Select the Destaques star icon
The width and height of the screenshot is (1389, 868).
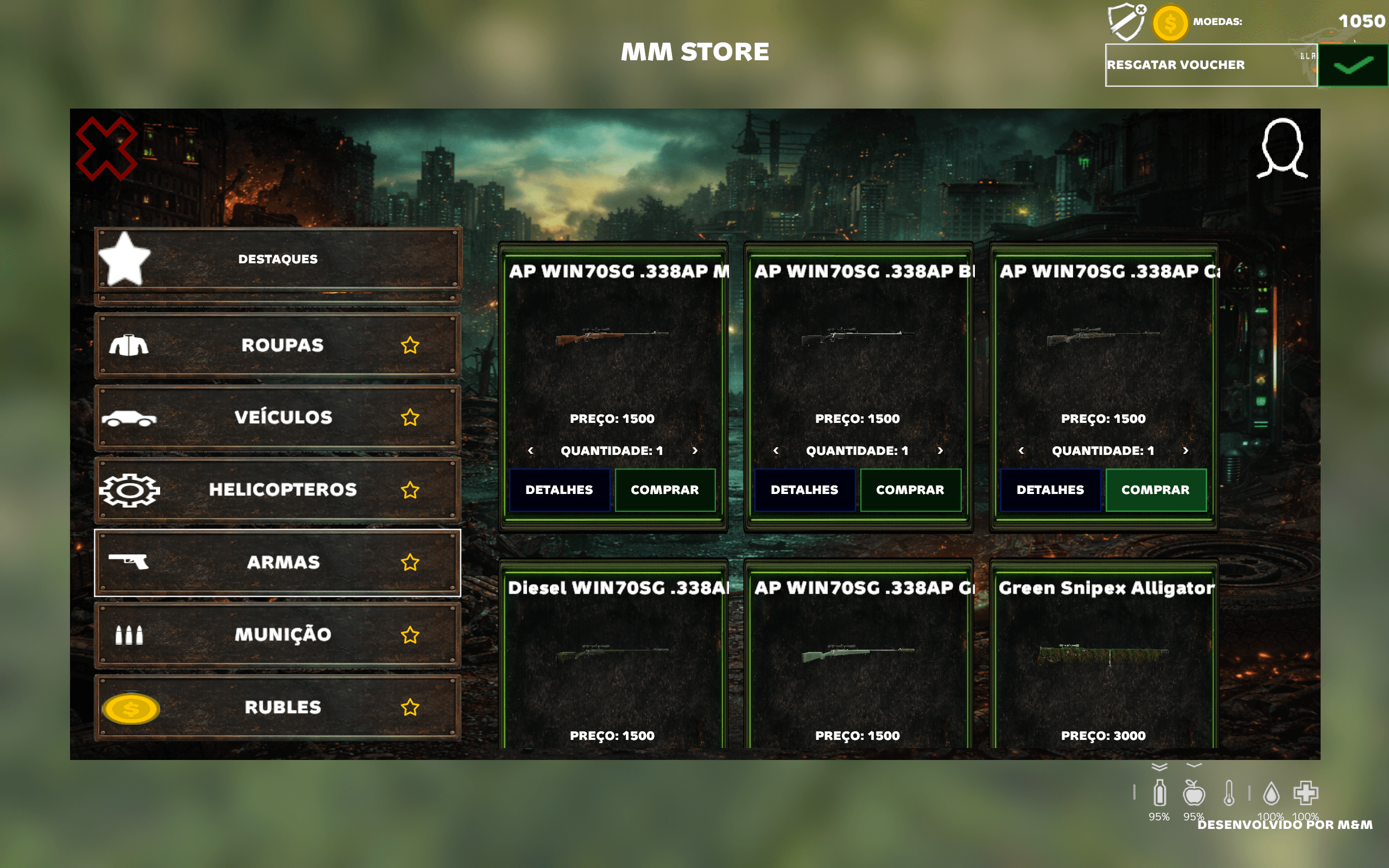coord(123,259)
